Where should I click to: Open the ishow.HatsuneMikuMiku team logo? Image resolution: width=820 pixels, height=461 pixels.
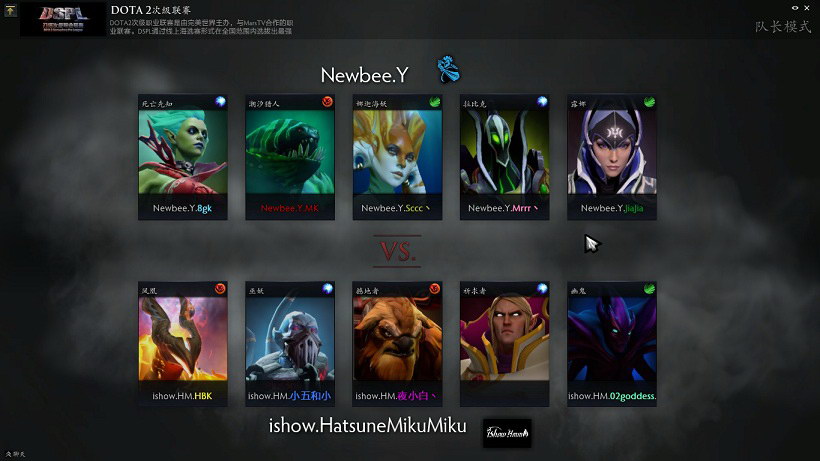507,432
